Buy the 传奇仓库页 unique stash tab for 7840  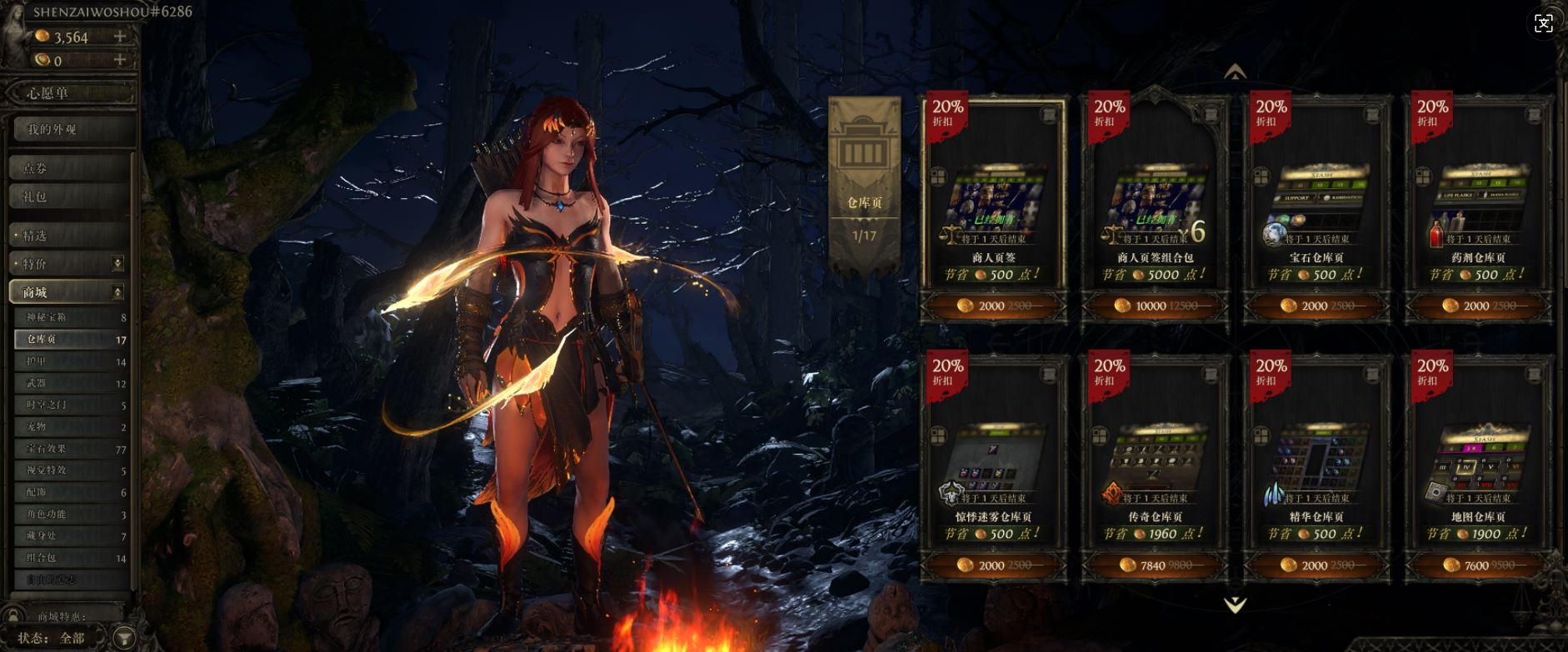(1155, 565)
